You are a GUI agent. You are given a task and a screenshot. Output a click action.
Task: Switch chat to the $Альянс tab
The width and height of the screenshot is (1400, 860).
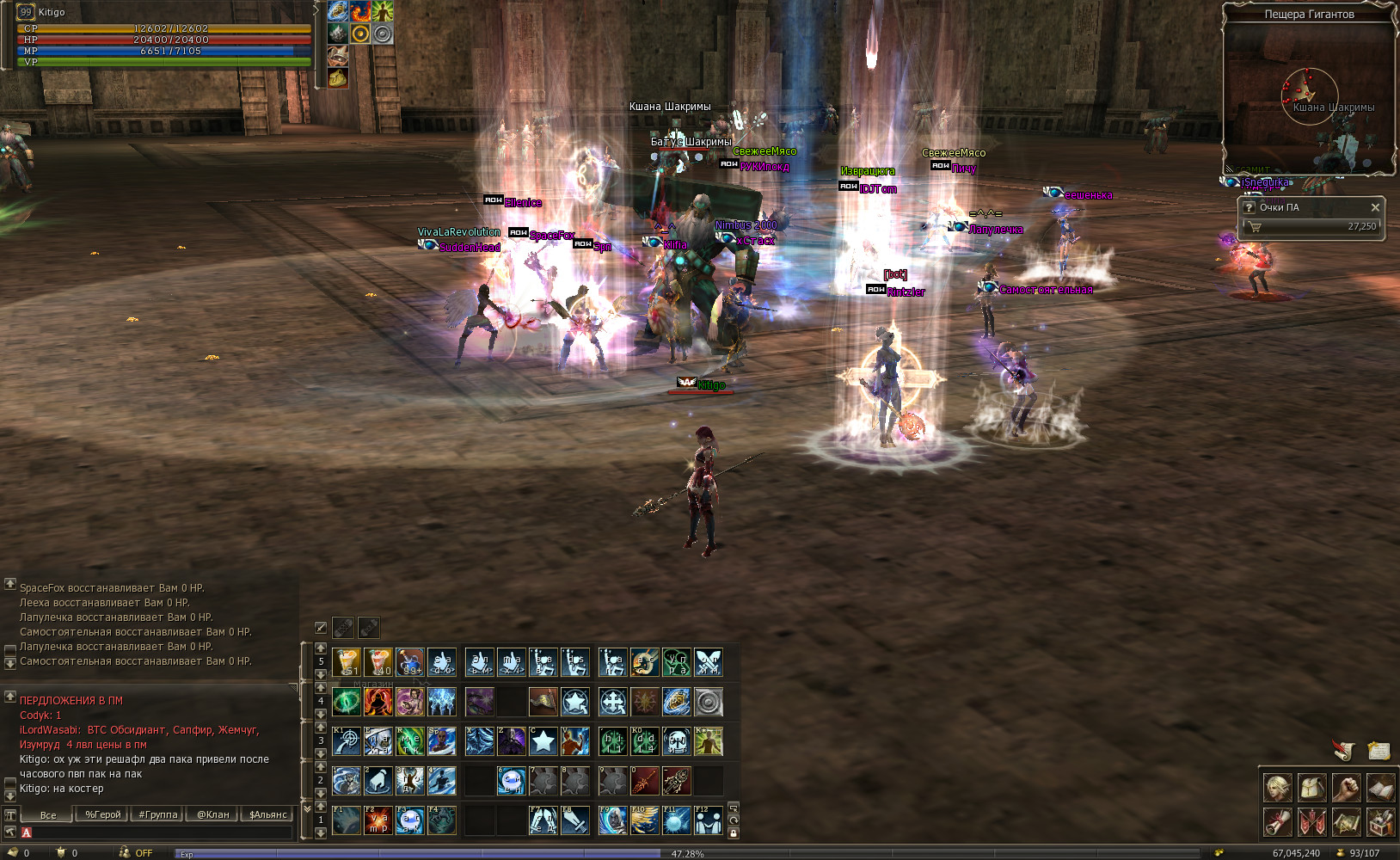(267, 814)
